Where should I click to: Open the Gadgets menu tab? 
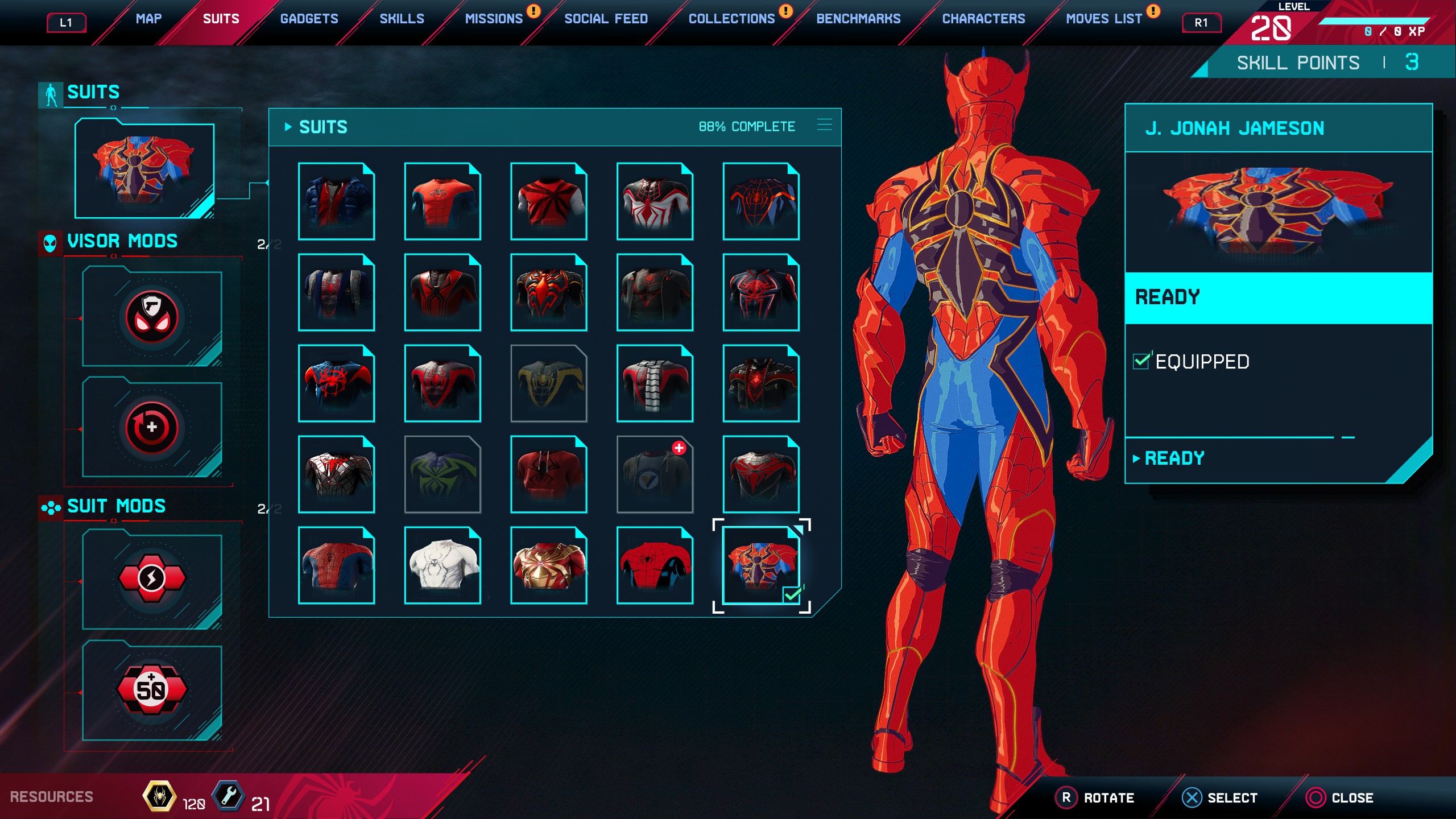(x=309, y=18)
